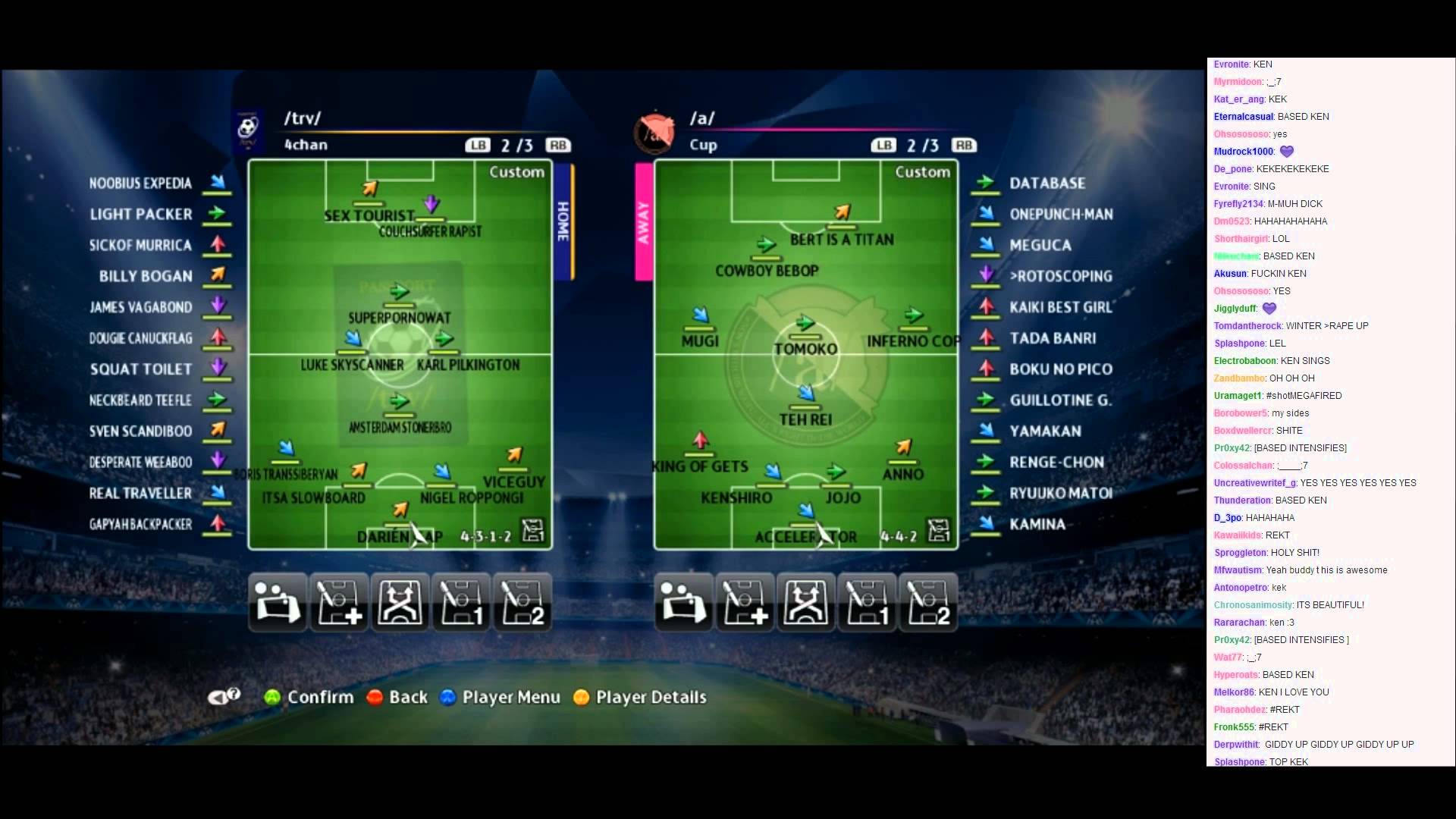Viewport: 1456px width, 819px height.
Task: Select REAL TRAVELLER list entry
Action: (x=141, y=493)
